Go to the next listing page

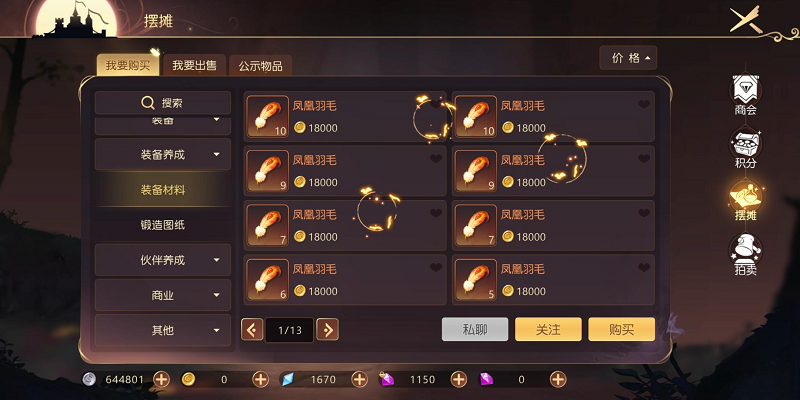pyautogui.click(x=327, y=329)
